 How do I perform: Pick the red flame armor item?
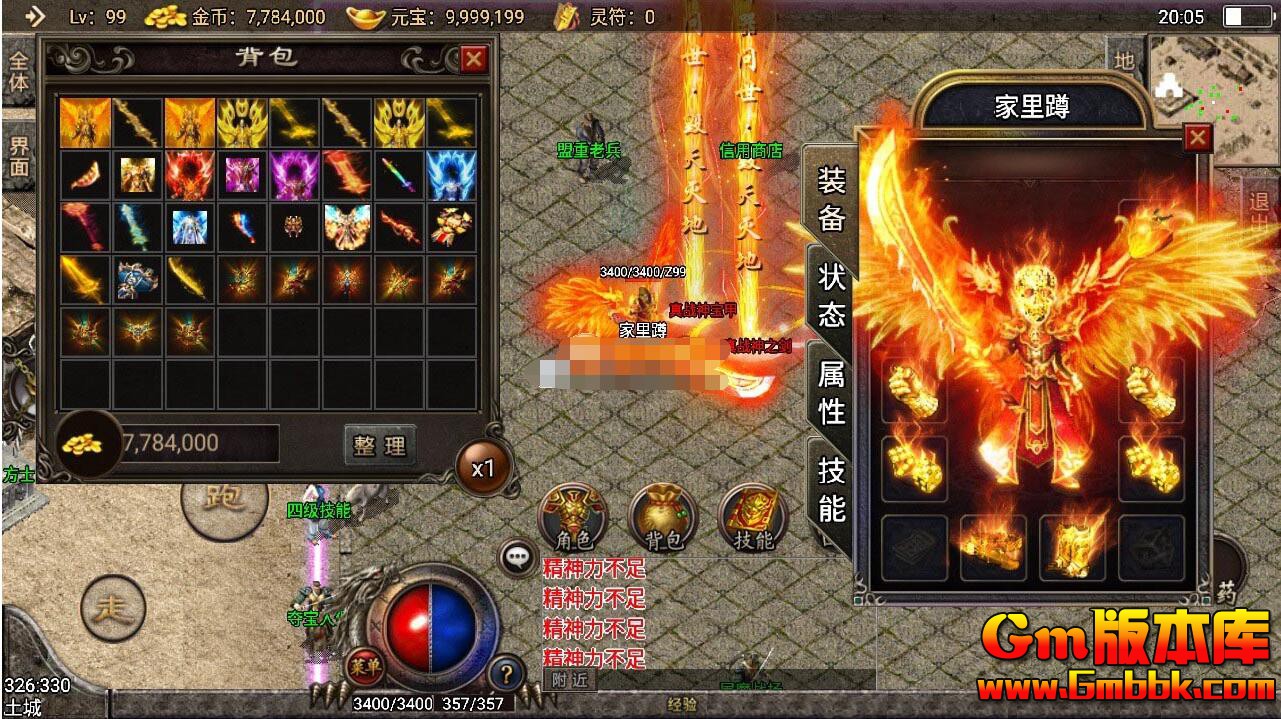coord(190,176)
